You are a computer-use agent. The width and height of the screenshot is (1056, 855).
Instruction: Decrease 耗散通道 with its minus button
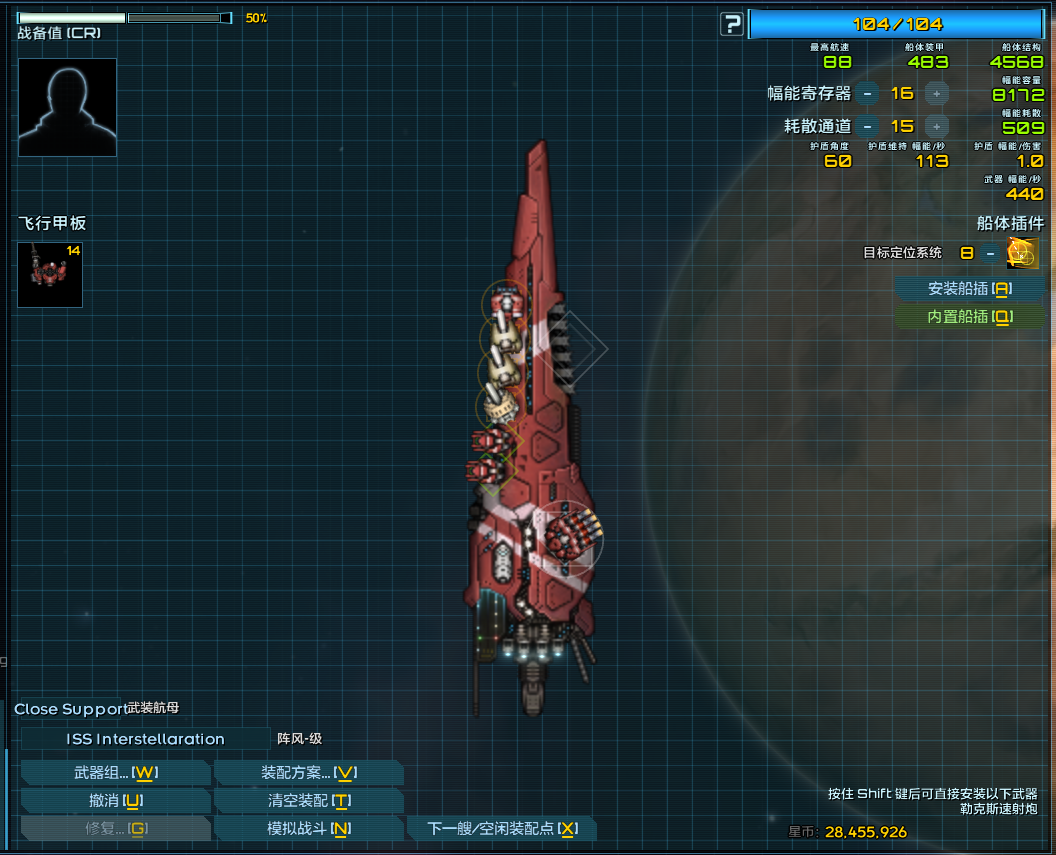tap(867, 126)
